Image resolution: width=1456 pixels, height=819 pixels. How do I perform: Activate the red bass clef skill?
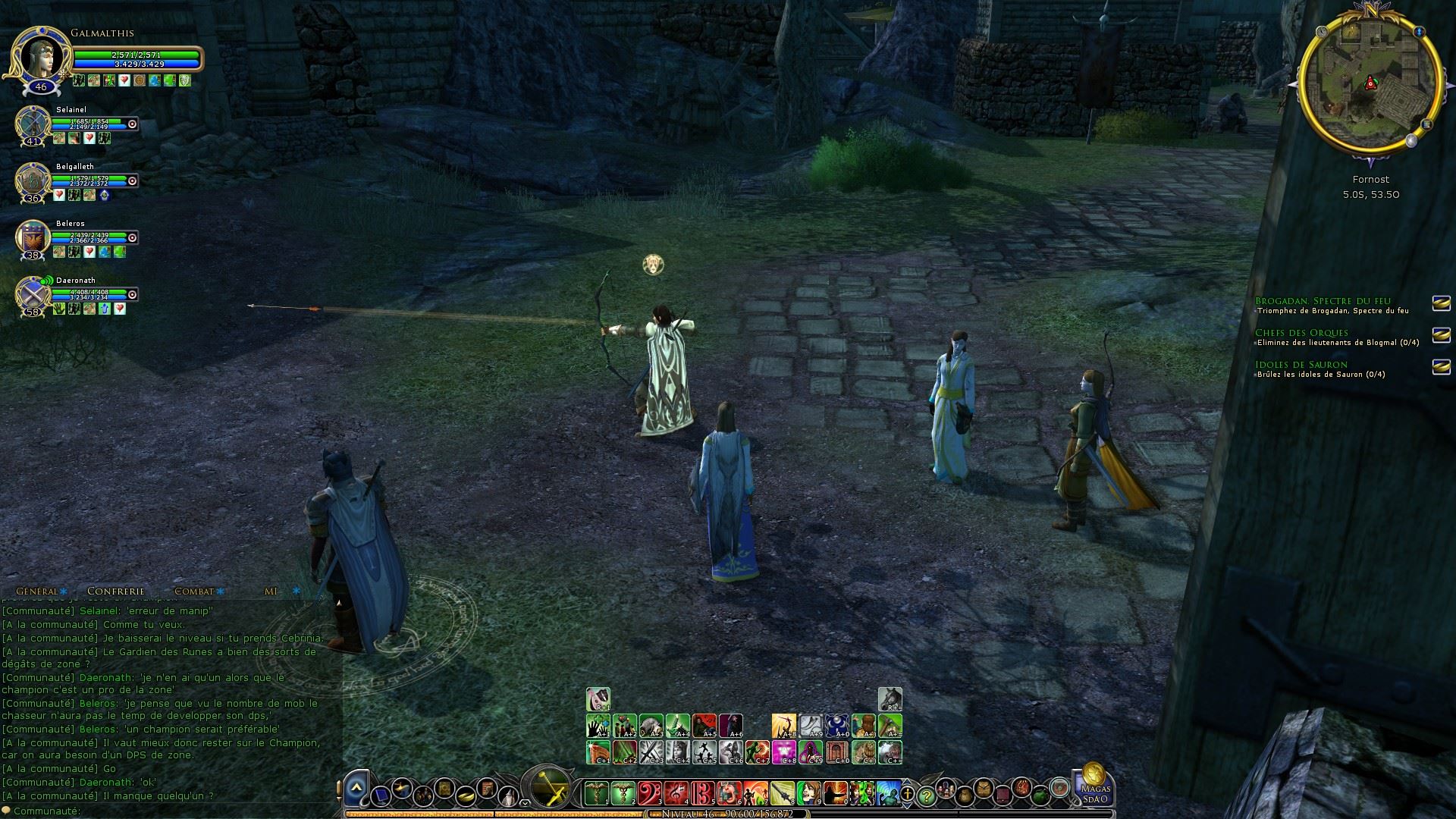pyautogui.click(x=650, y=794)
